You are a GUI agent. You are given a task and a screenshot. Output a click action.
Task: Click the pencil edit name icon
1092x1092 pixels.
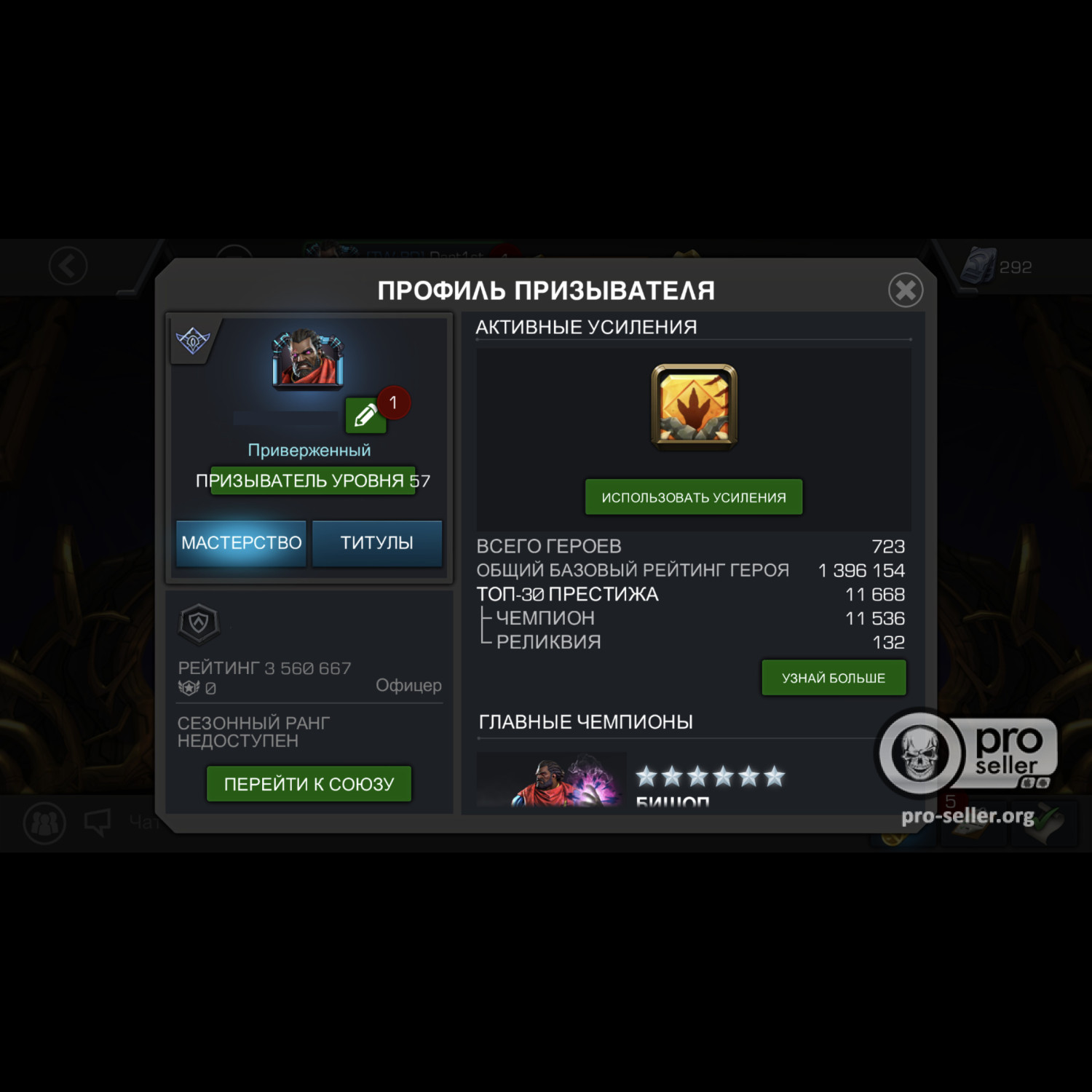364,416
